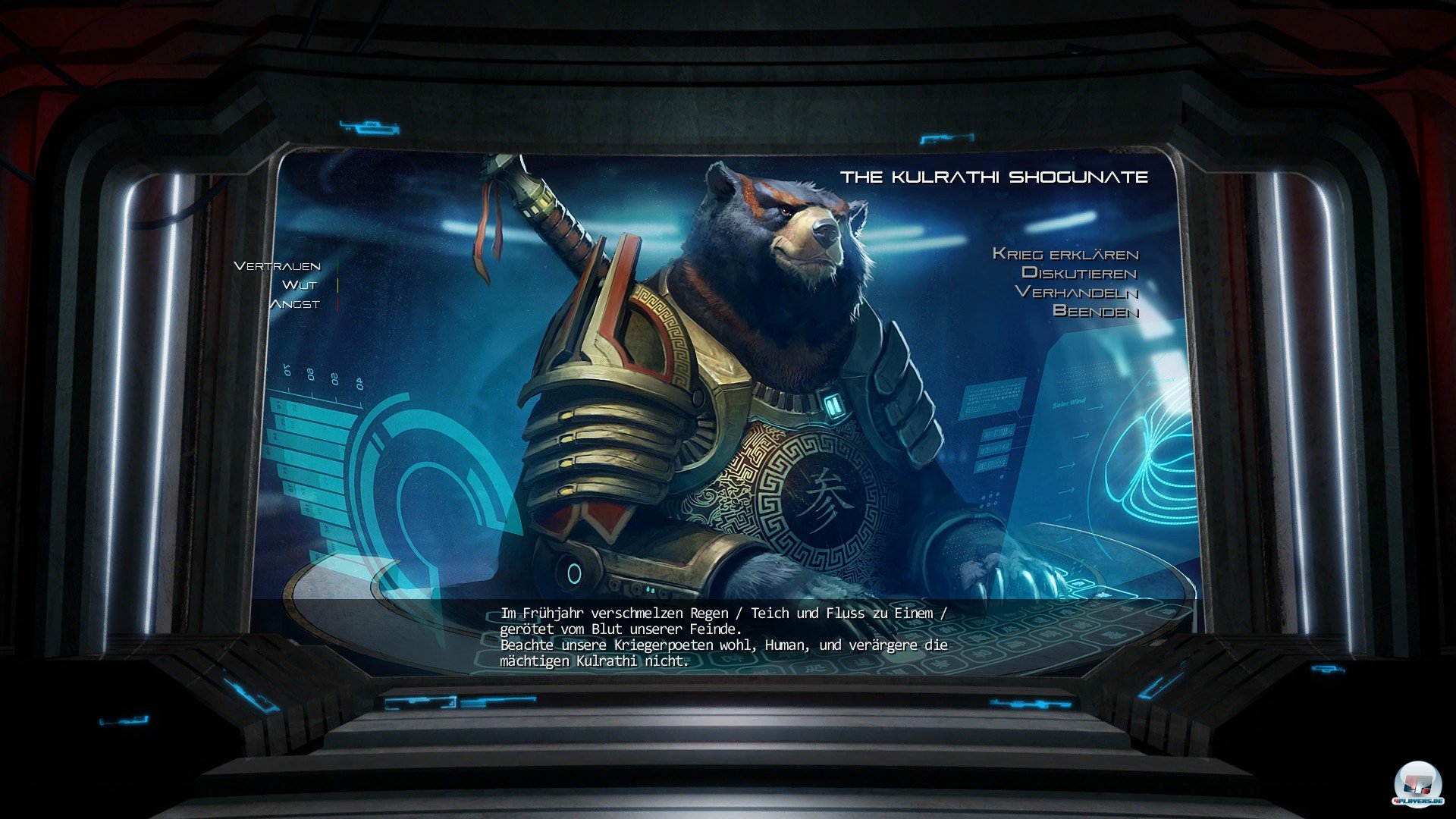
Task: Open the Verhandeln negotiation option
Action: click(x=1076, y=292)
